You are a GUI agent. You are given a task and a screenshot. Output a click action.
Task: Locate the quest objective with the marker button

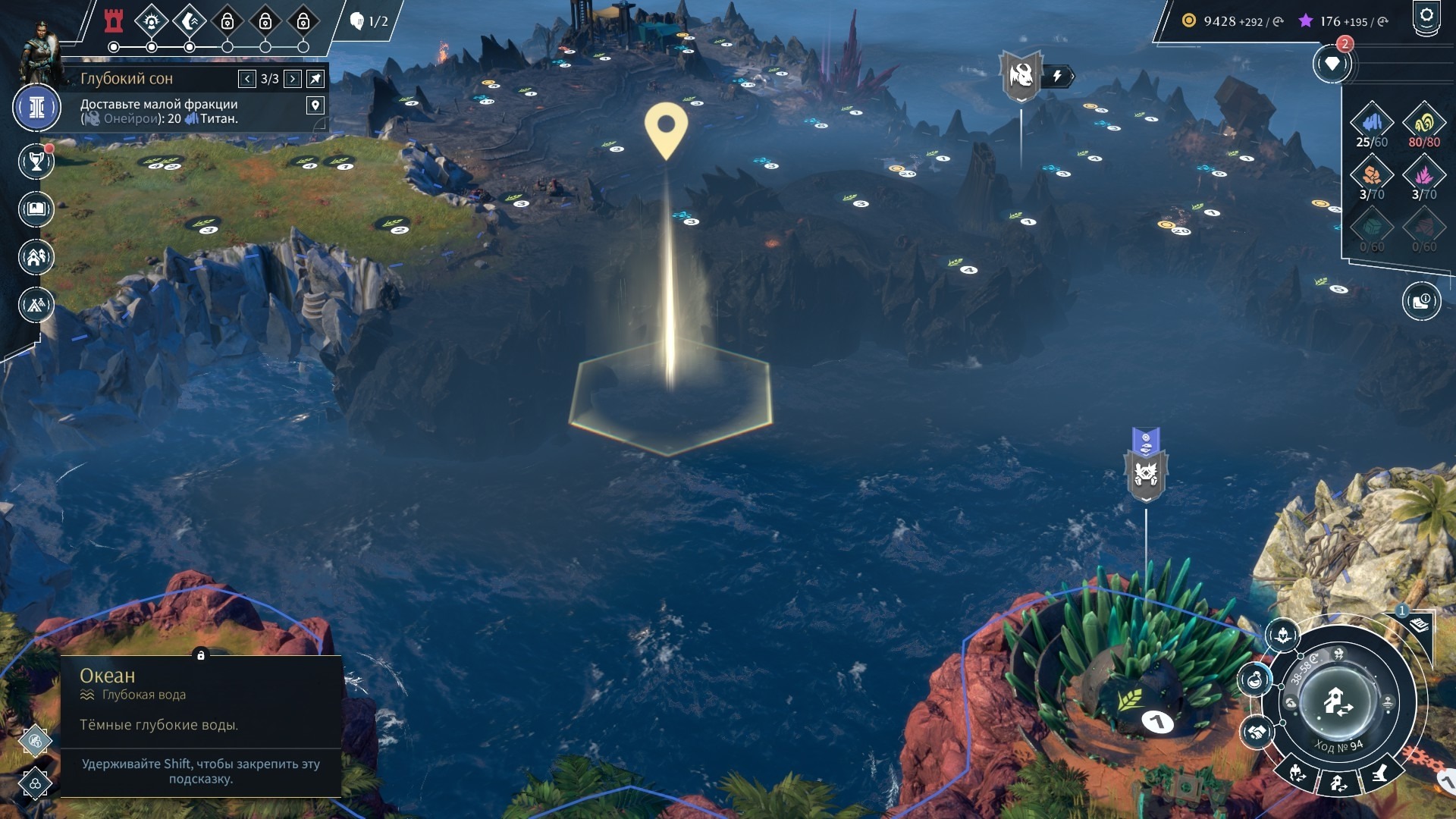tap(315, 105)
